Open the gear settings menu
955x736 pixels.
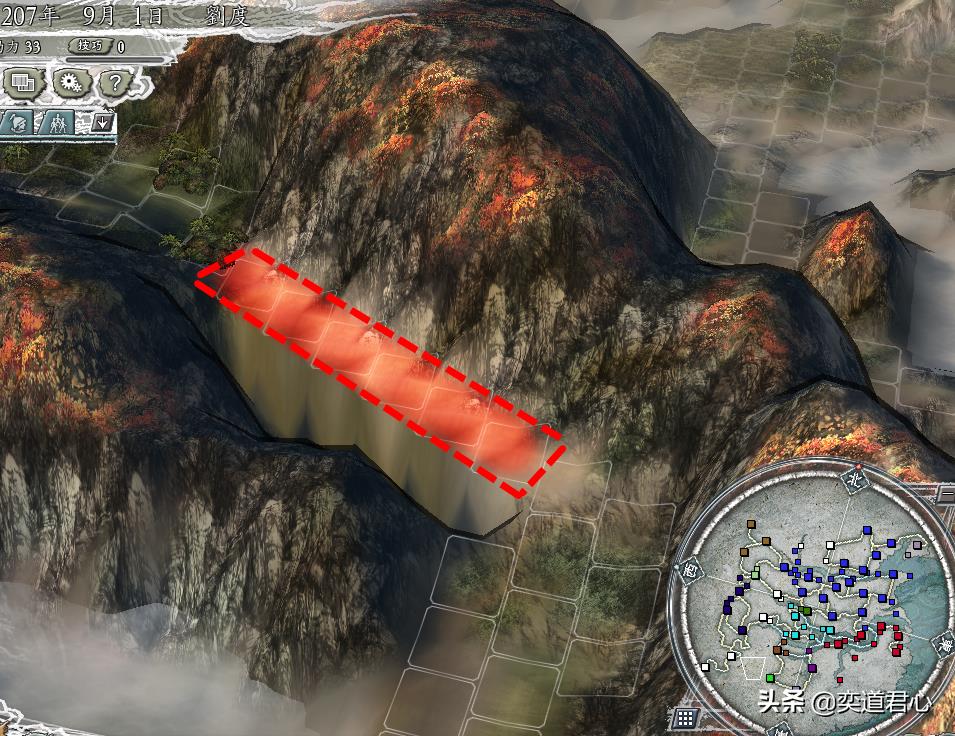[x=70, y=83]
